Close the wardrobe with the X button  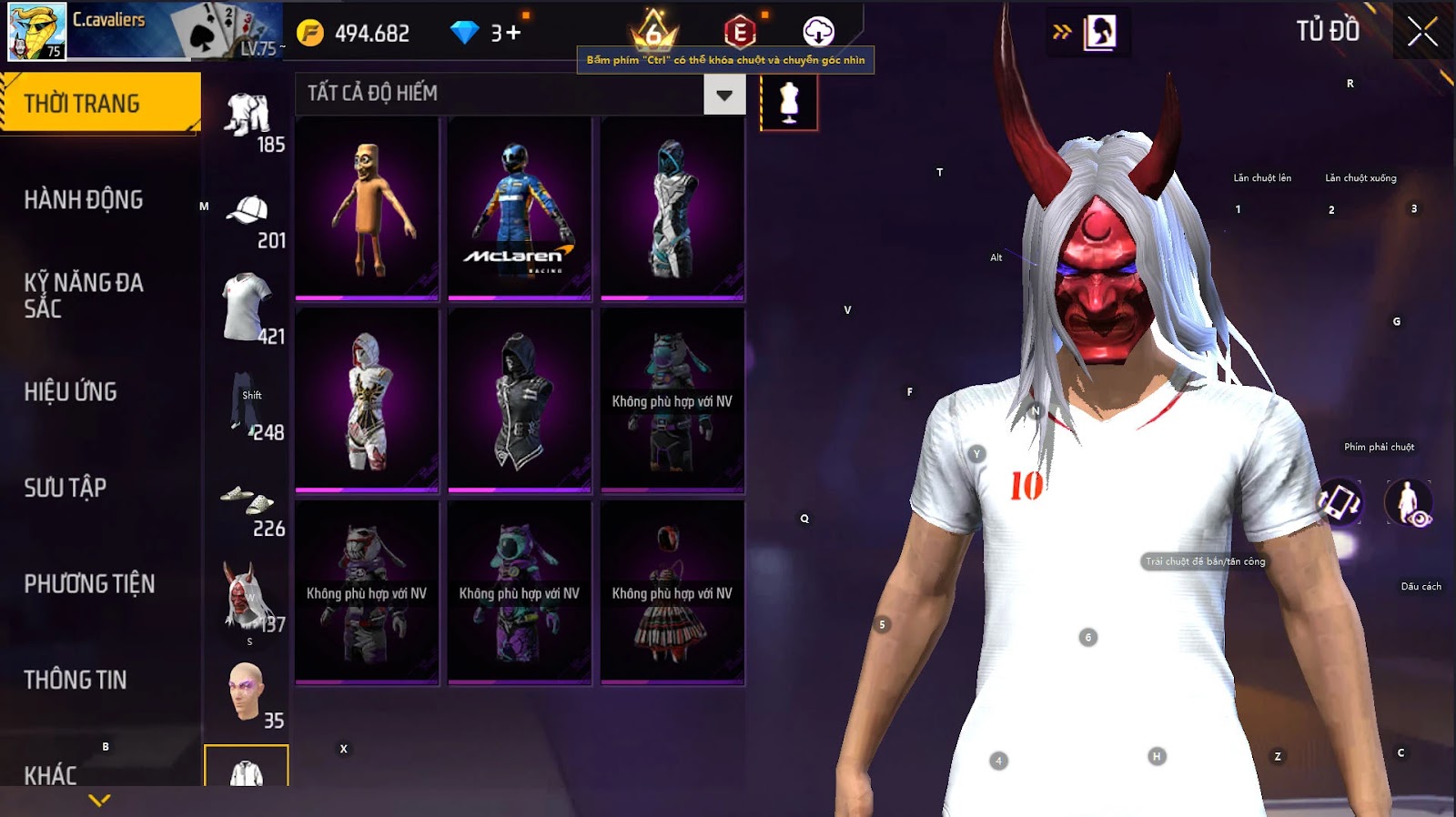(1422, 33)
